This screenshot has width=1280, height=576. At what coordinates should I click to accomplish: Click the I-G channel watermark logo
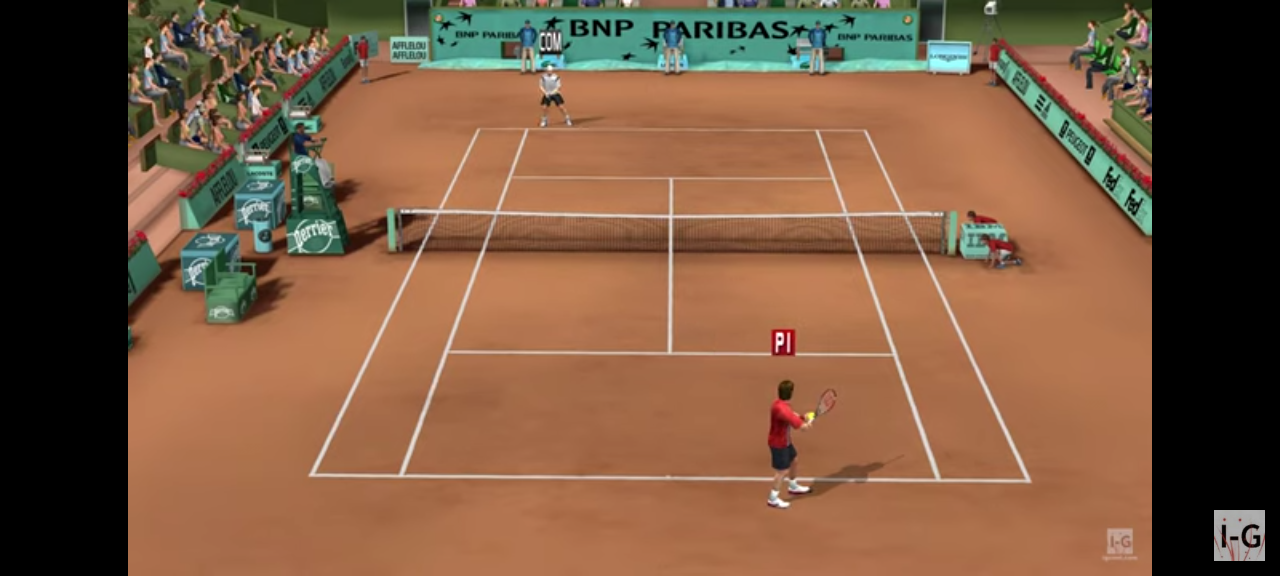1239,535
